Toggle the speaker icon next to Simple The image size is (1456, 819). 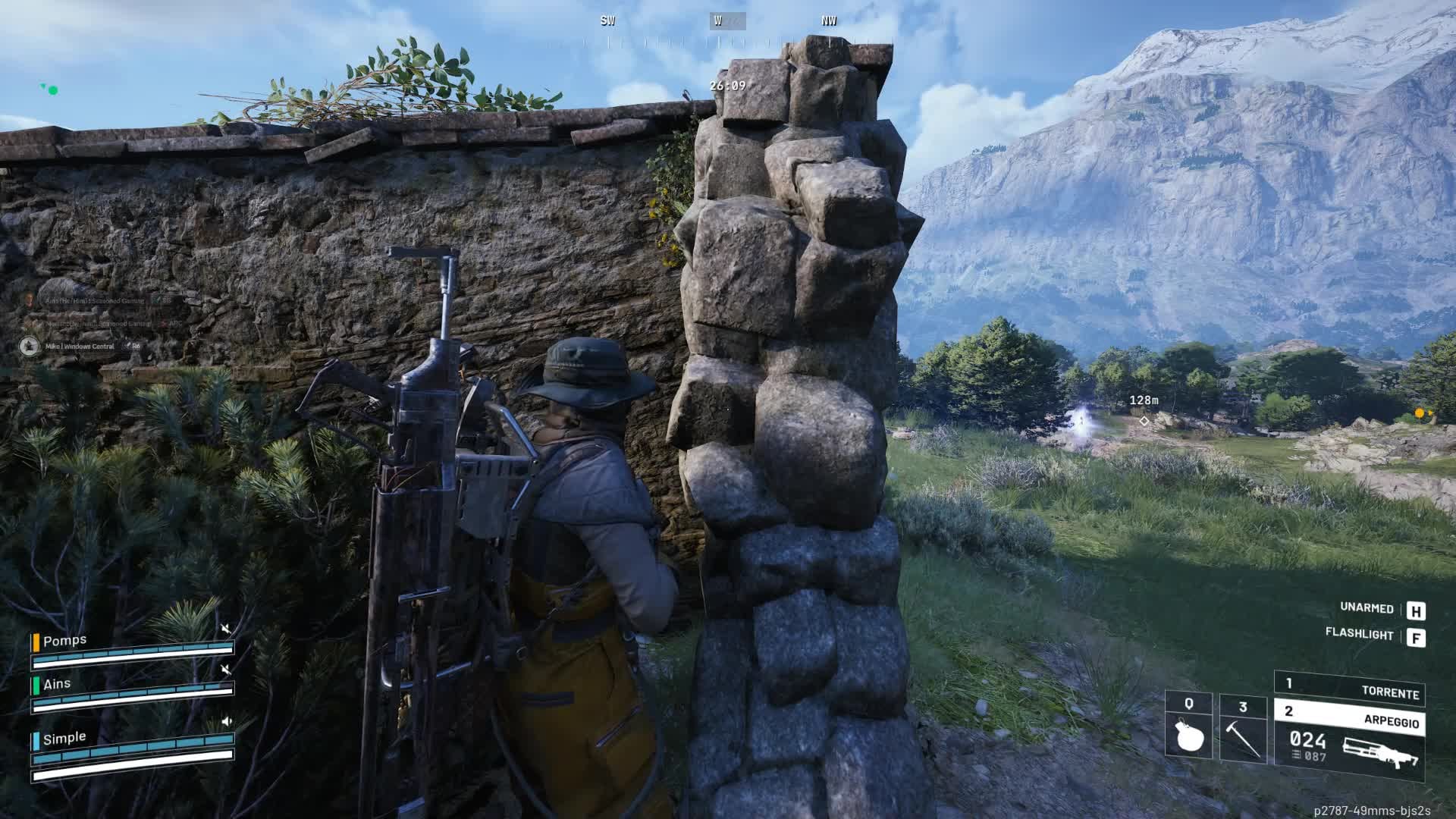click(x=226, y=722)
